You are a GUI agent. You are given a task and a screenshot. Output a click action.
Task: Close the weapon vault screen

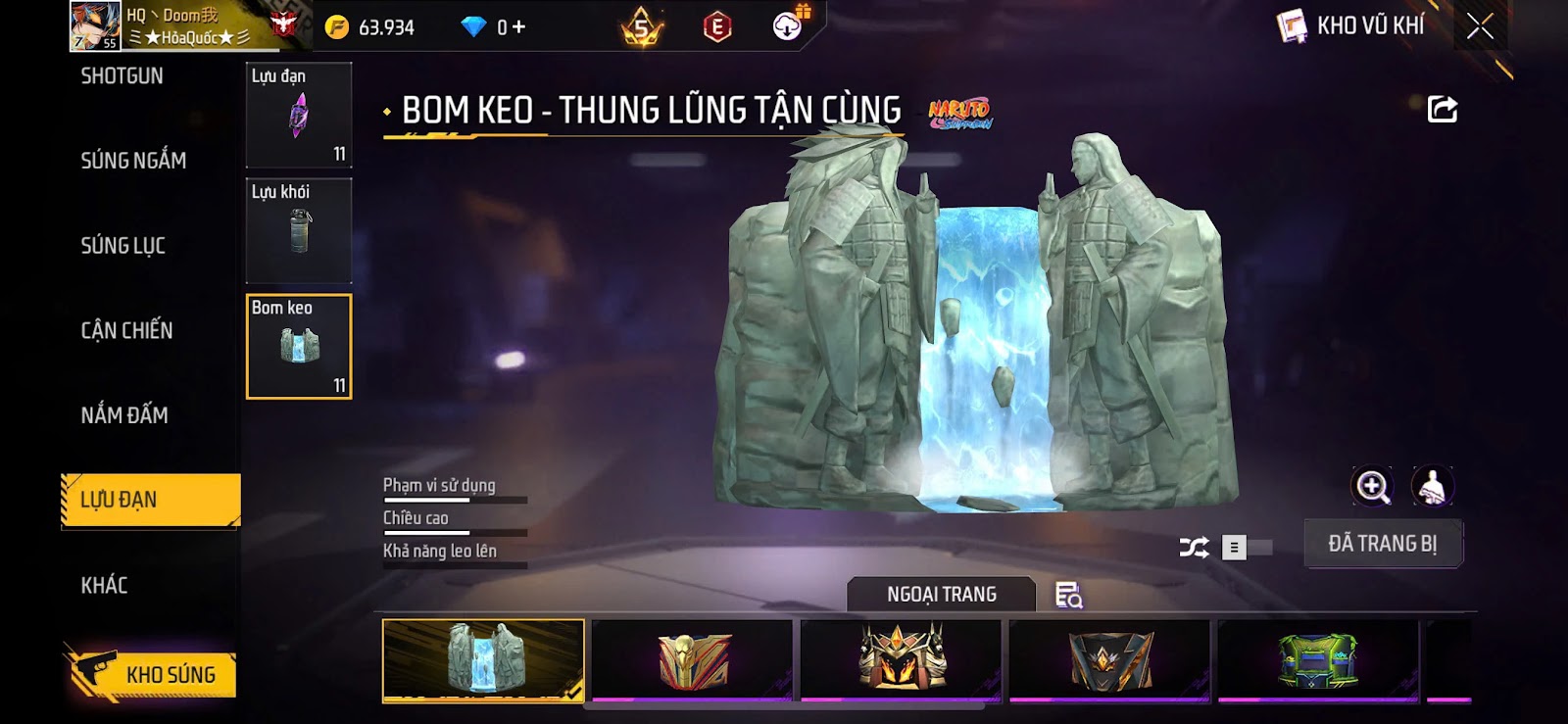coord(1480,26)
